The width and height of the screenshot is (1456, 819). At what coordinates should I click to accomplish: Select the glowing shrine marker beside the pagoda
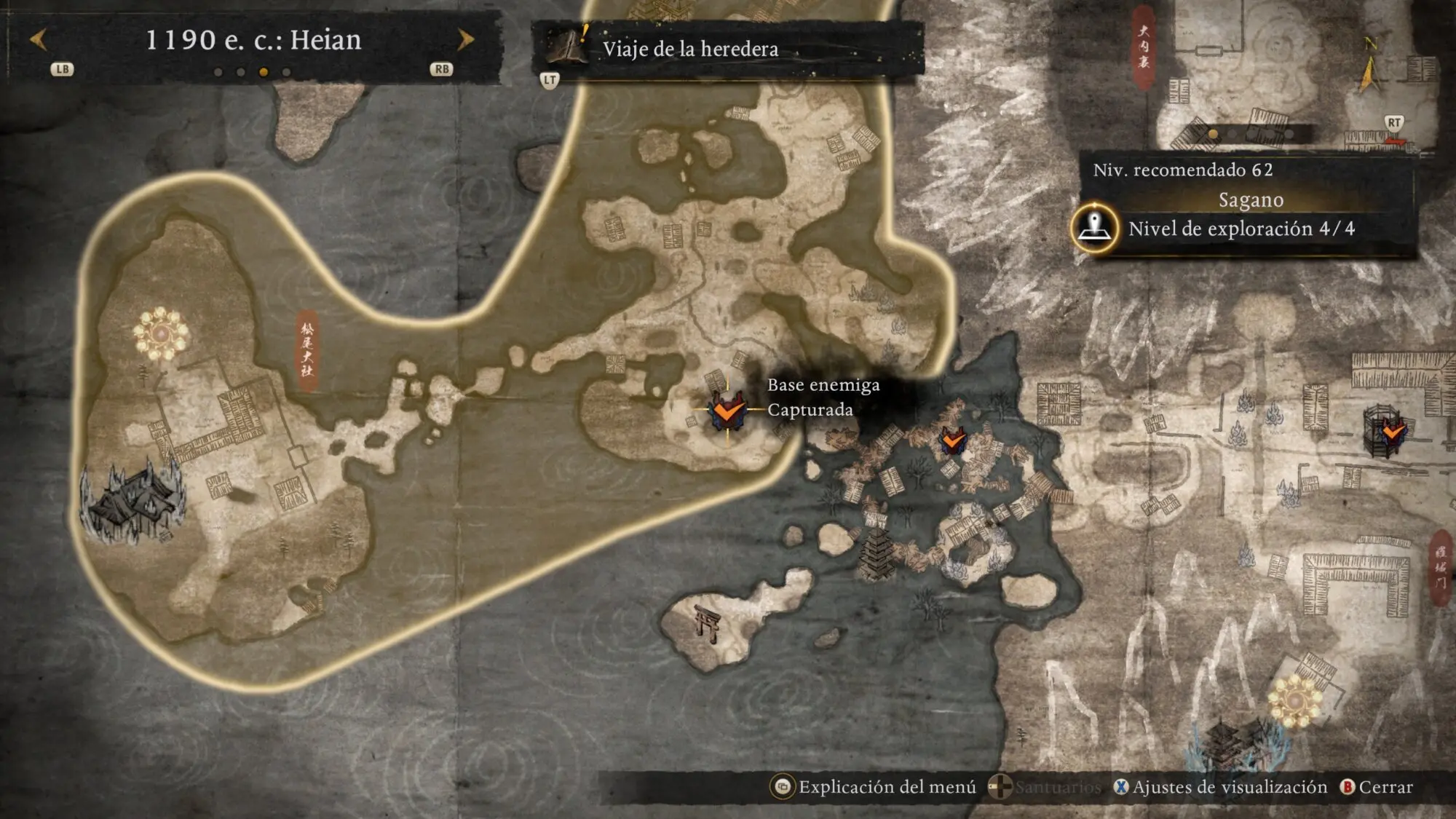[1295, 700]
